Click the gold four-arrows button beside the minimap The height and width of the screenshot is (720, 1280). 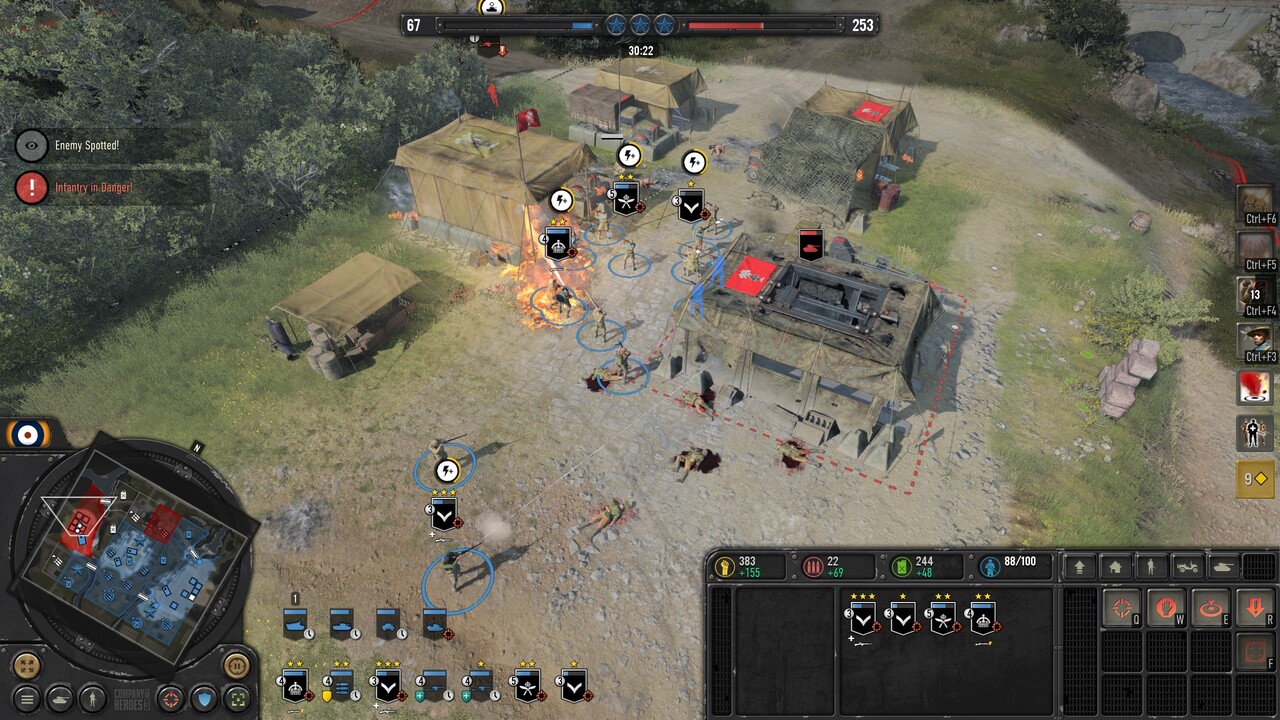pyautogui.click(x=27, y=665)
